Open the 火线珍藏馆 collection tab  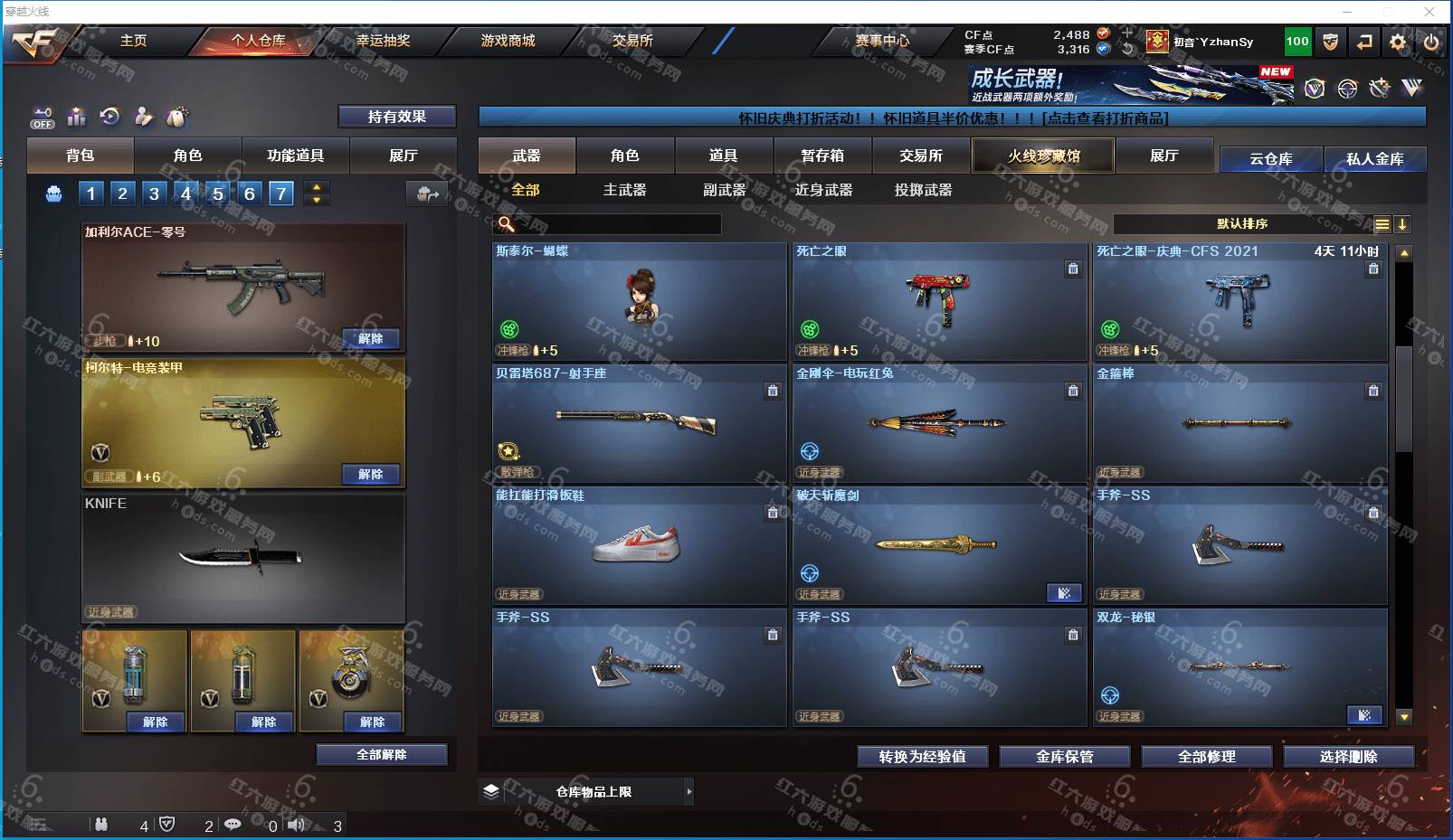(1043, 156)
